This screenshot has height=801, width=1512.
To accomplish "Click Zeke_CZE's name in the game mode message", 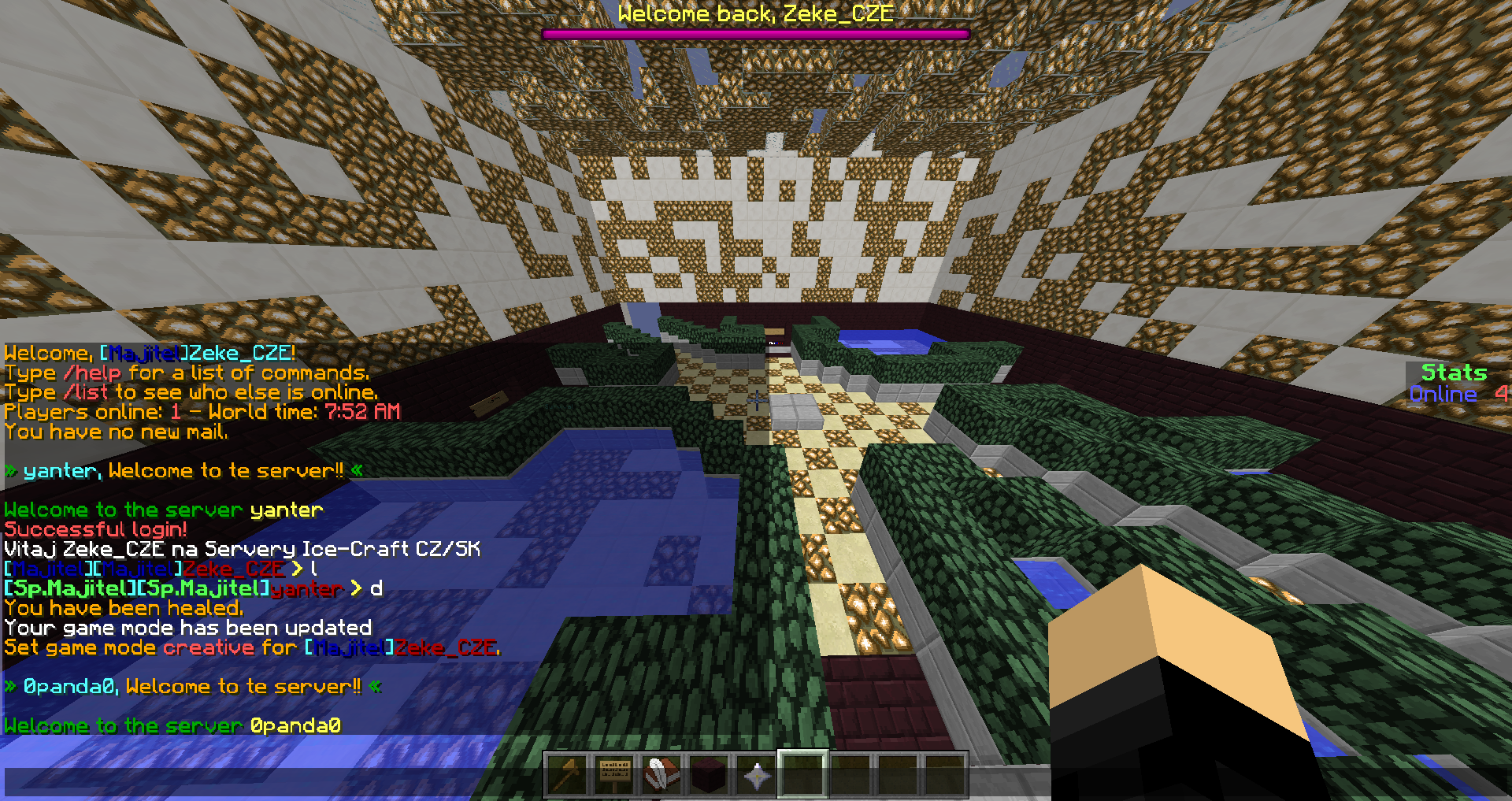I will point(446,648).
